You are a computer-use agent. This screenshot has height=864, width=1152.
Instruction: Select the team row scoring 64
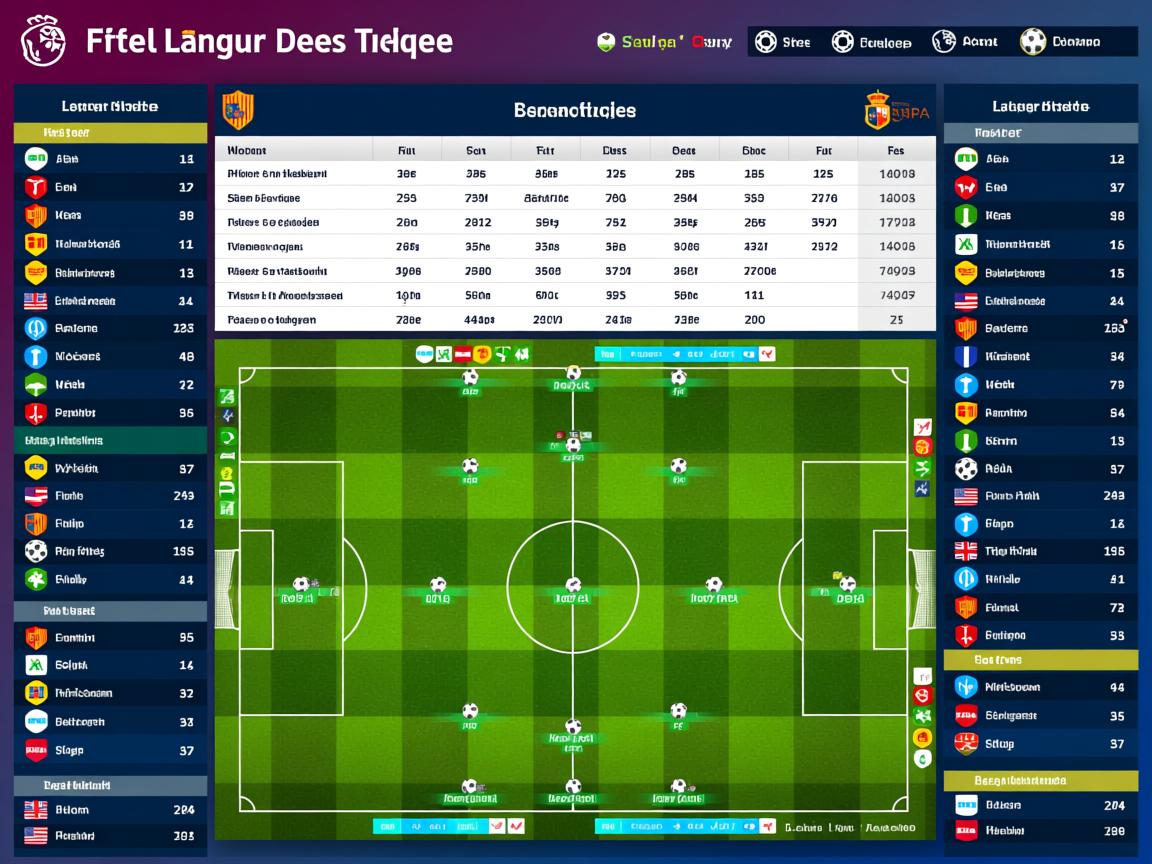click(x=1040, y=413)
